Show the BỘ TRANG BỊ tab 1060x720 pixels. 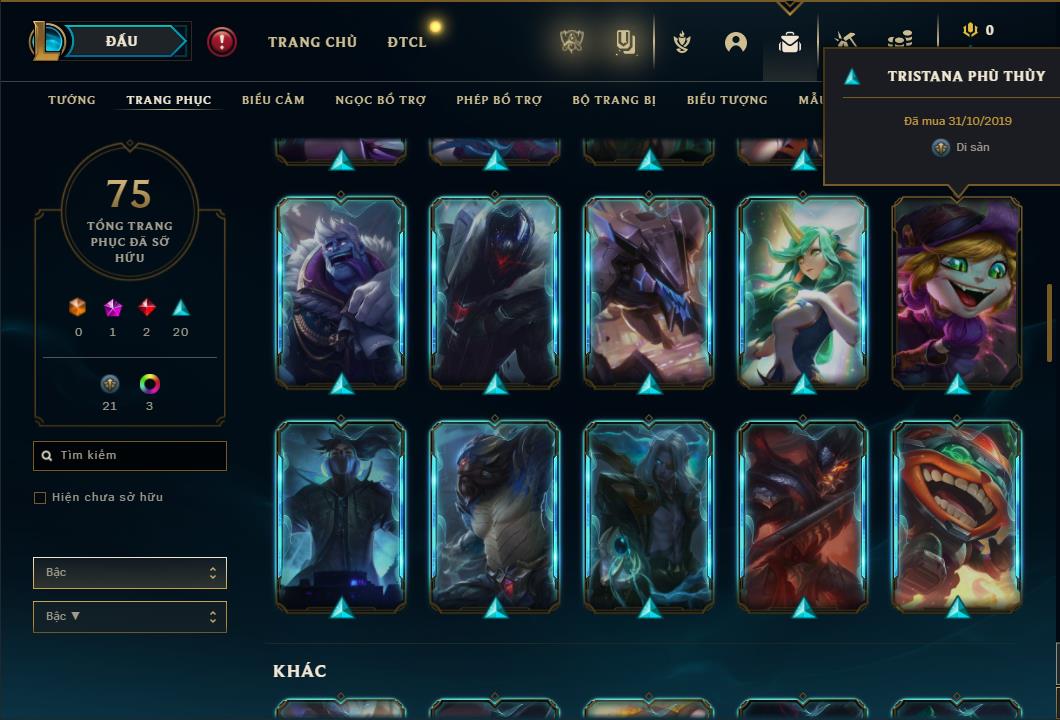click(x=614, y=100)
